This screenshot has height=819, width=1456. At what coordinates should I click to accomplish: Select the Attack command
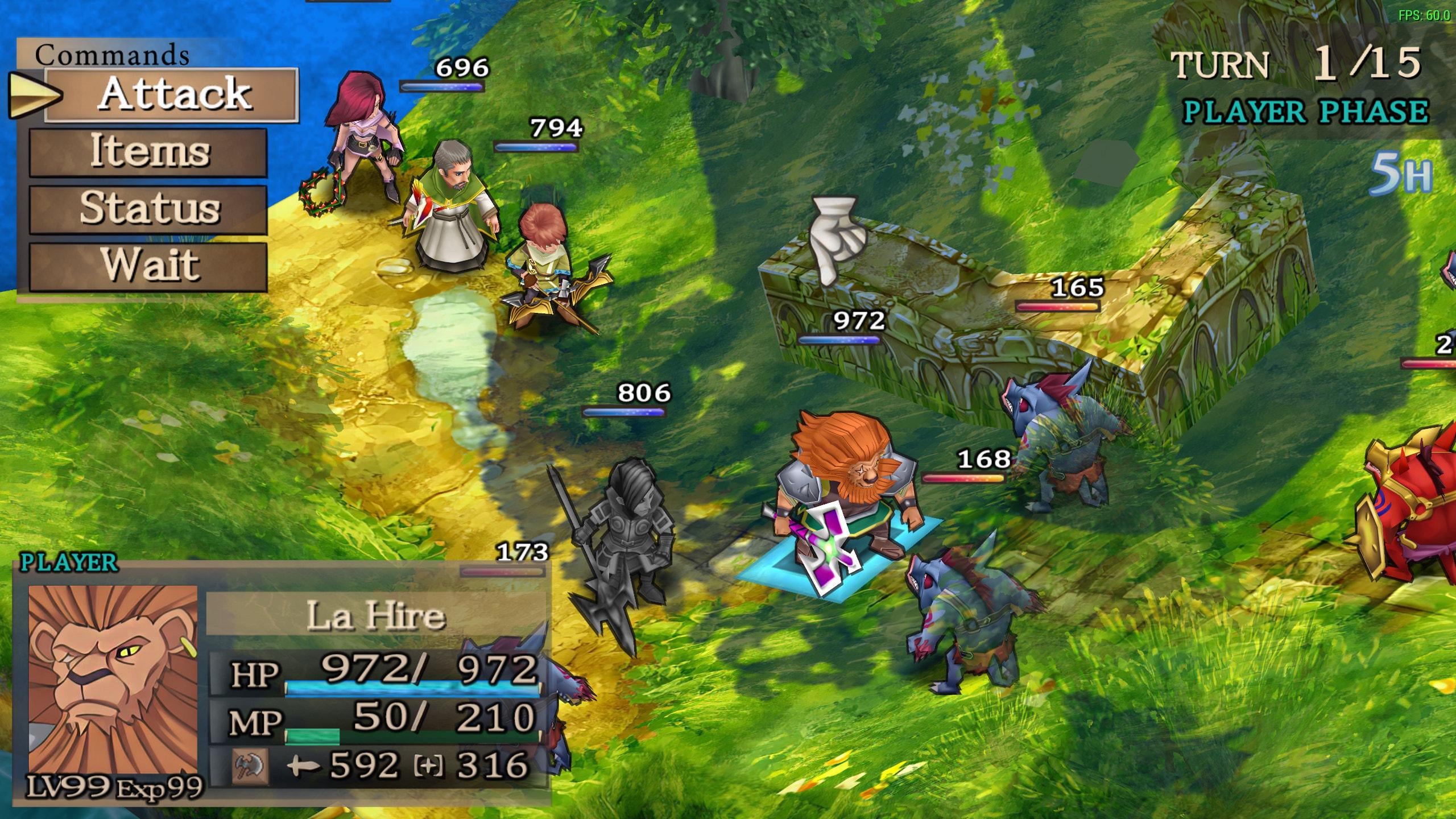pos(171,94)
